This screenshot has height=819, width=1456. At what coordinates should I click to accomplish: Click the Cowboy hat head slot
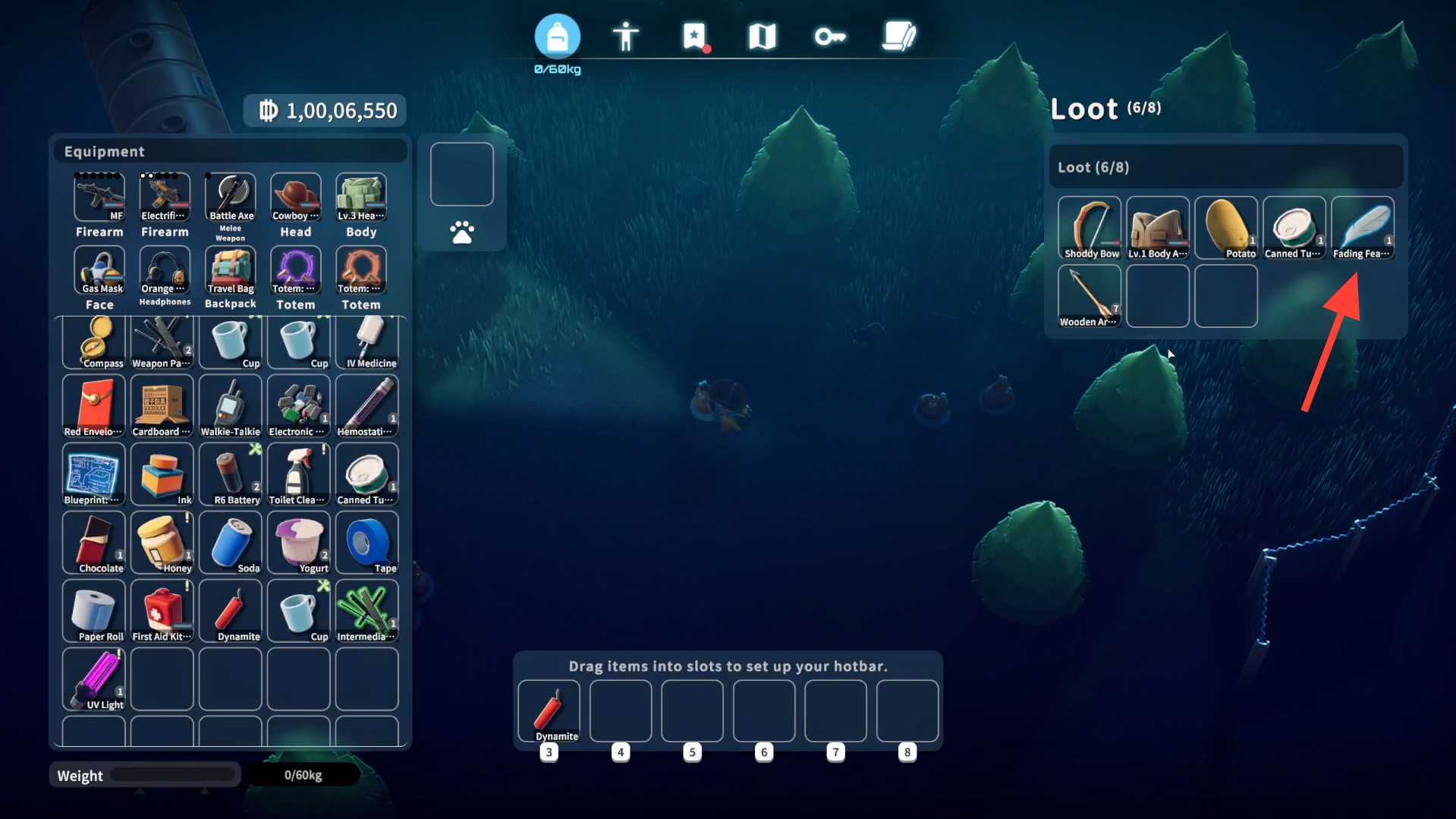(x=296, y=197)
